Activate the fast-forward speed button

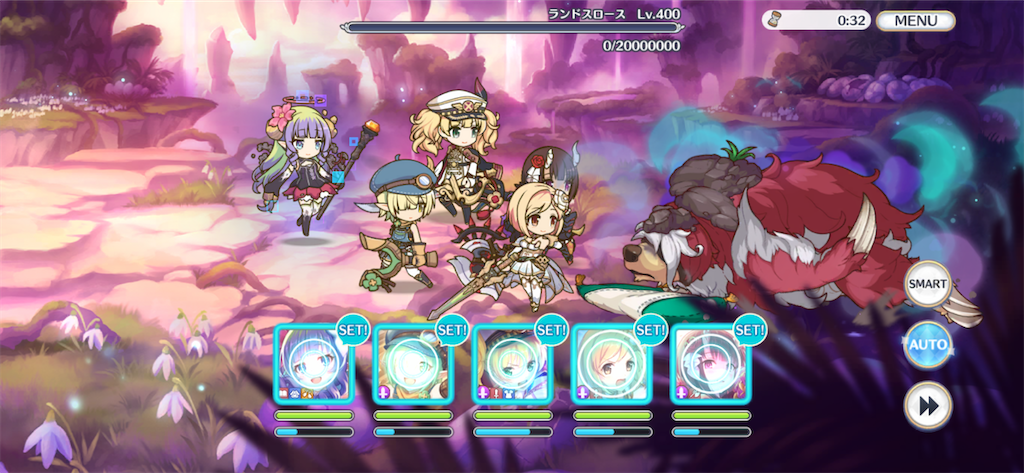pos(927,407)
